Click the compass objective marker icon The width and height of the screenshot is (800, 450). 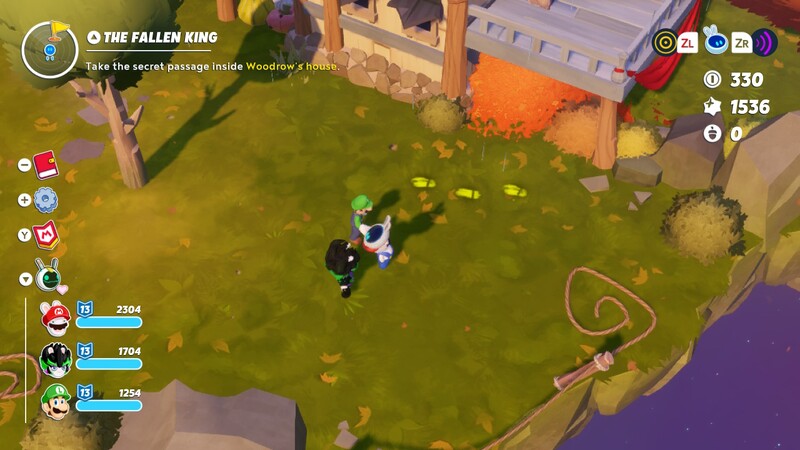tap(49, 49)
